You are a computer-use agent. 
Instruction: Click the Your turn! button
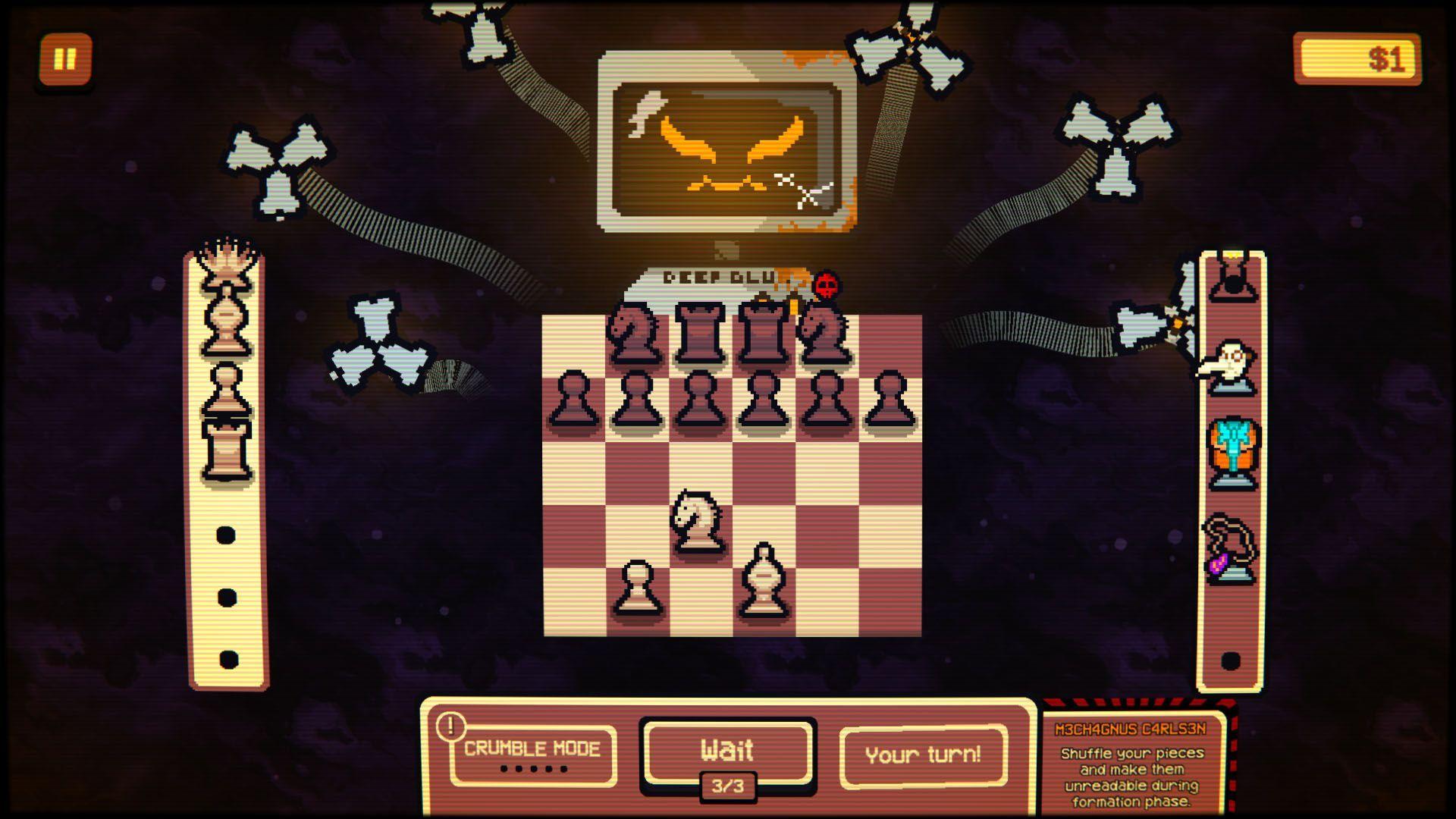click(x=922, y=753)
